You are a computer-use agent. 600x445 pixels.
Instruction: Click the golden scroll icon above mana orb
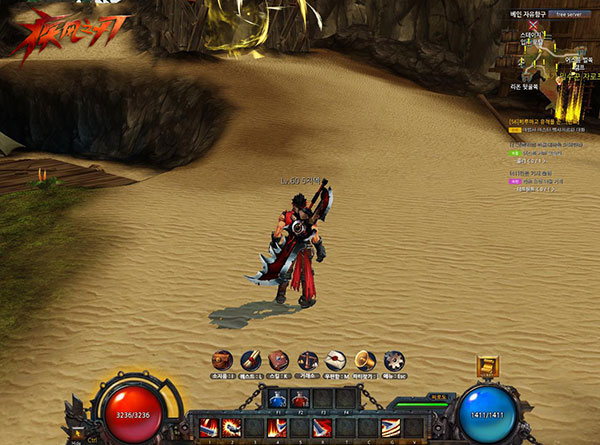pyautogui.click(x=490, y=366)
